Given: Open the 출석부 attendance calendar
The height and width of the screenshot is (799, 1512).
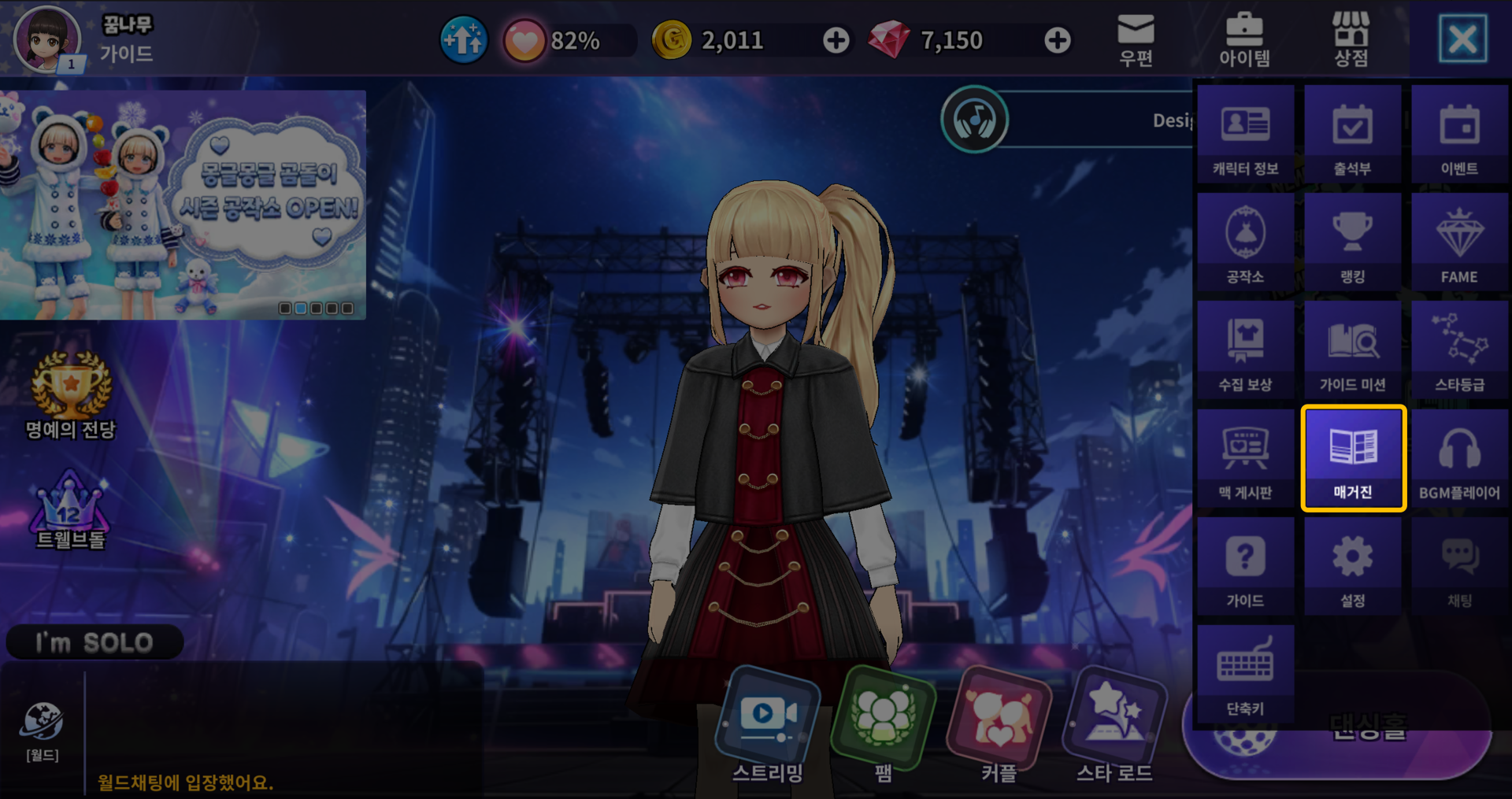Looking at the screenshot, I should [x=1352, y=135].
